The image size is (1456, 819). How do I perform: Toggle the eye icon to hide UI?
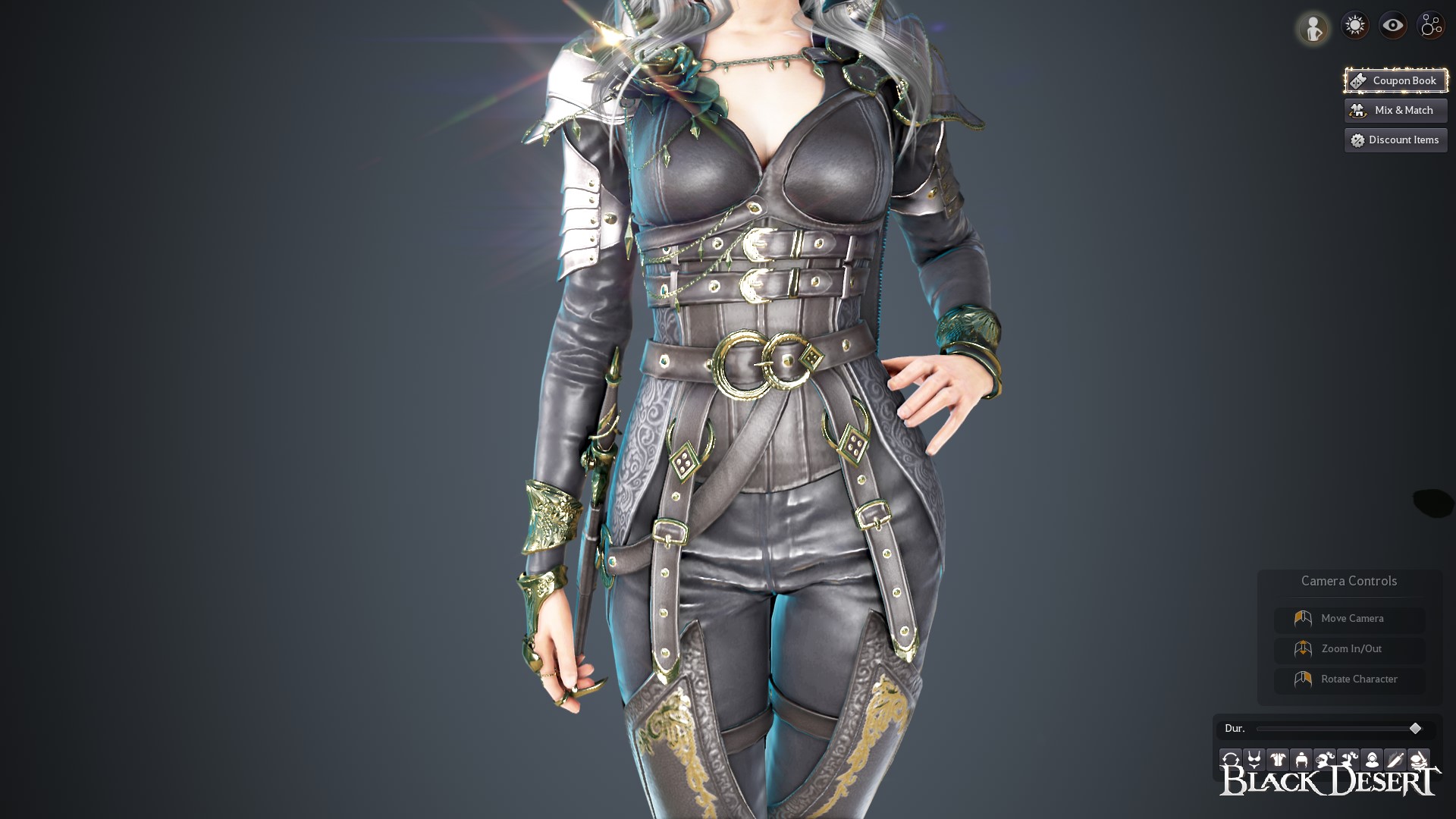tap(1392, 24)
